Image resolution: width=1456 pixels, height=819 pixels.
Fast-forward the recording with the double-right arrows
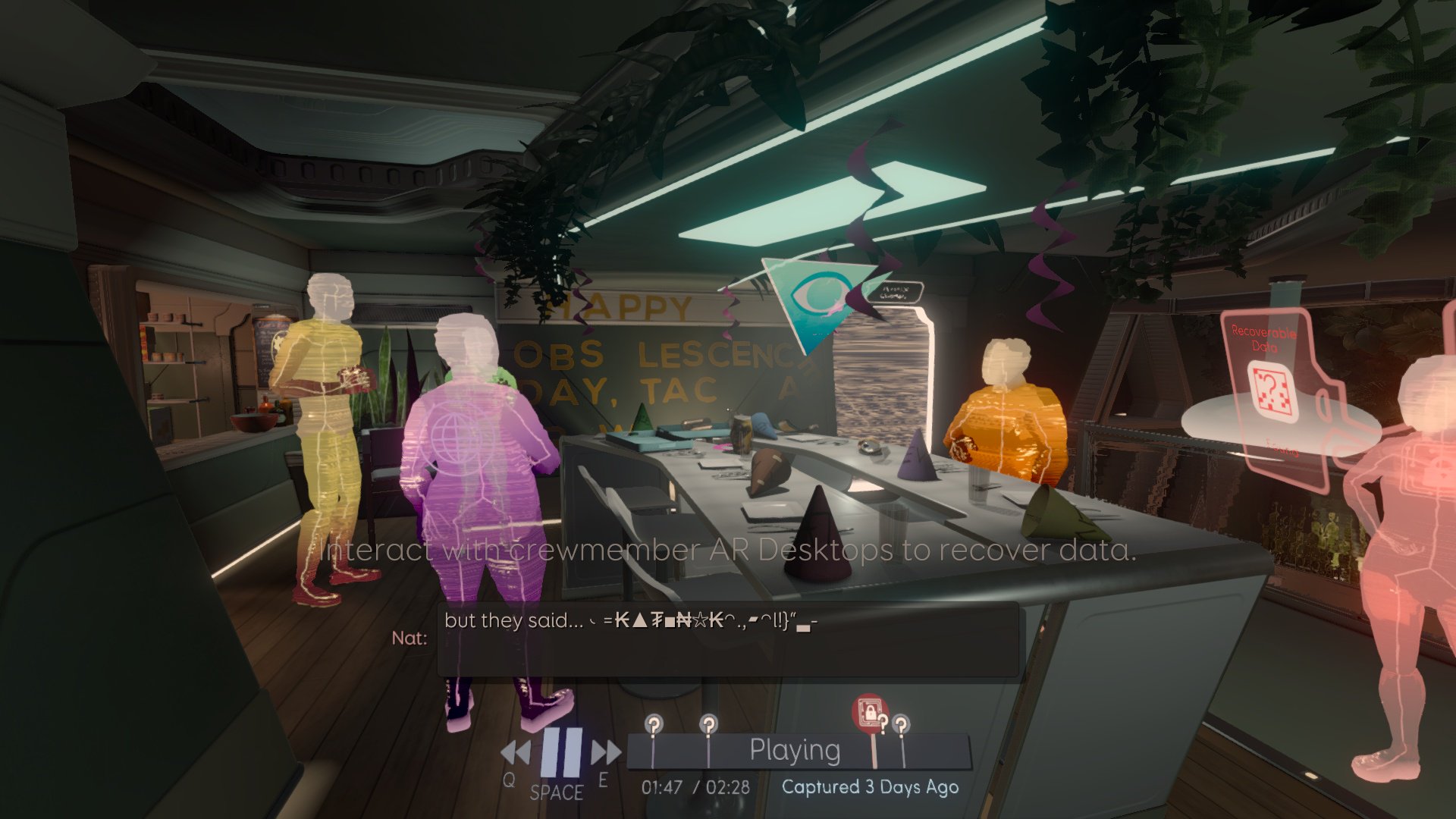[x=606, y=752]
